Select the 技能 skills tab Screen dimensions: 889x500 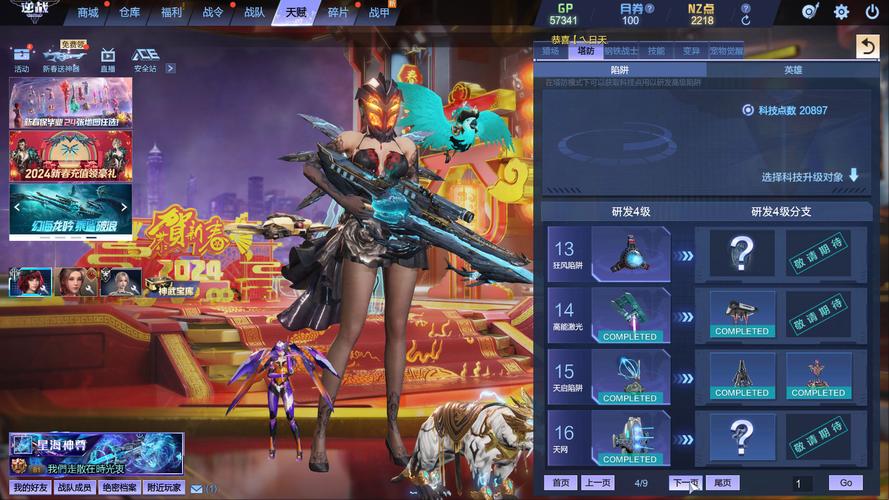656,51
